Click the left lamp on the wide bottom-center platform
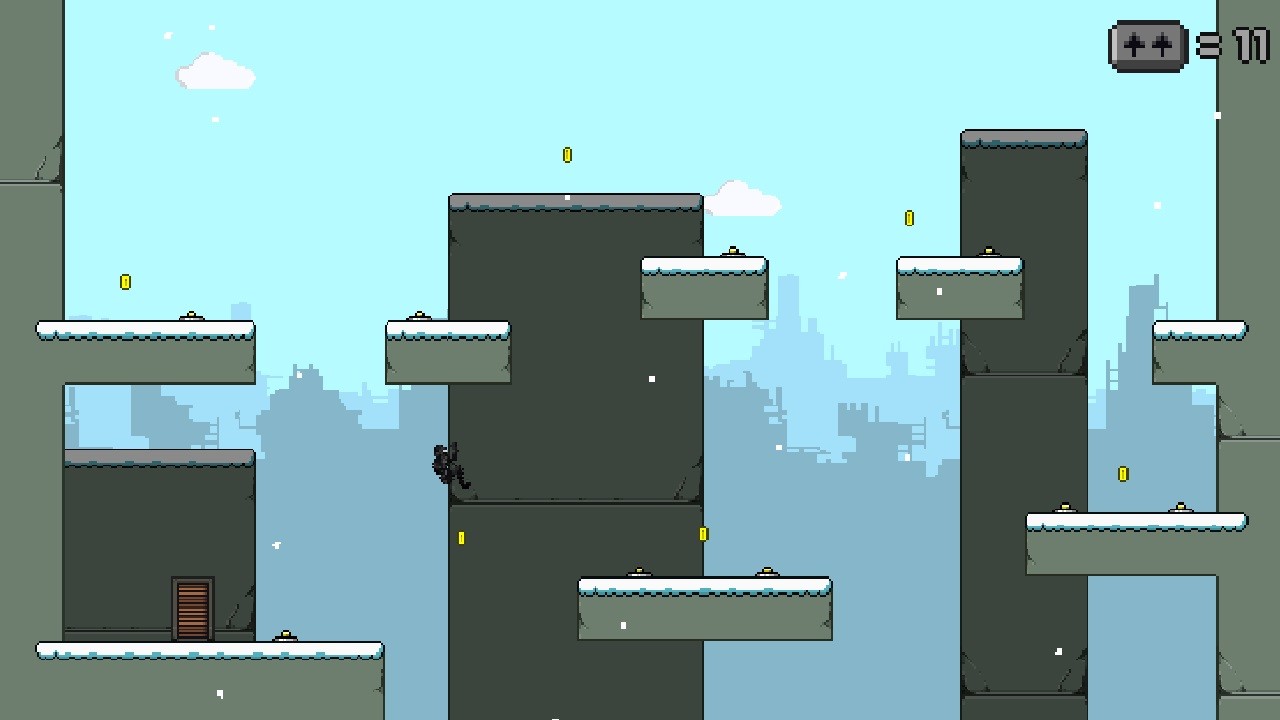The width and height of the screenshot is (1280, 720). point(638,572)
